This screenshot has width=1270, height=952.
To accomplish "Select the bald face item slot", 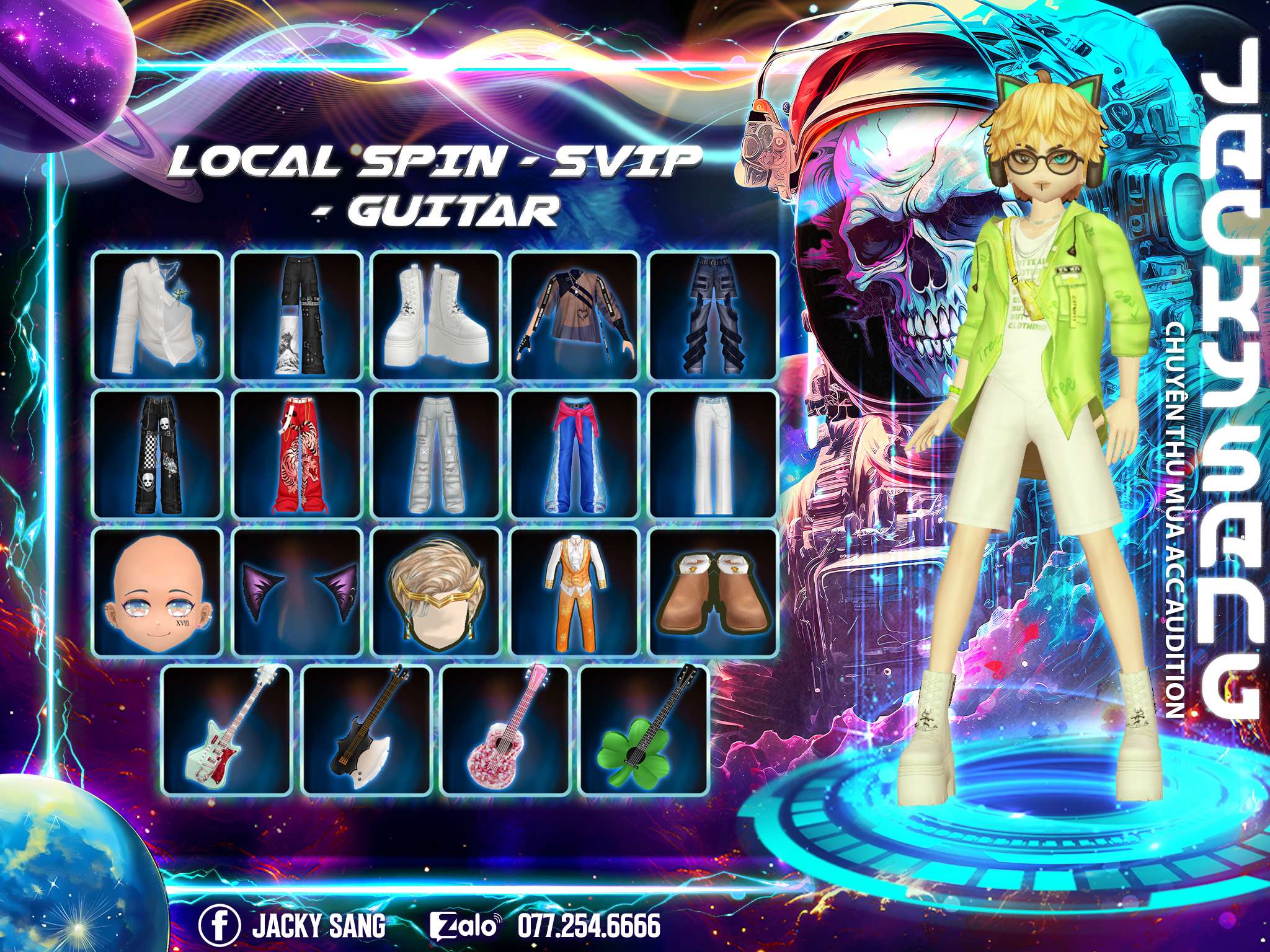I will [158, 592].
